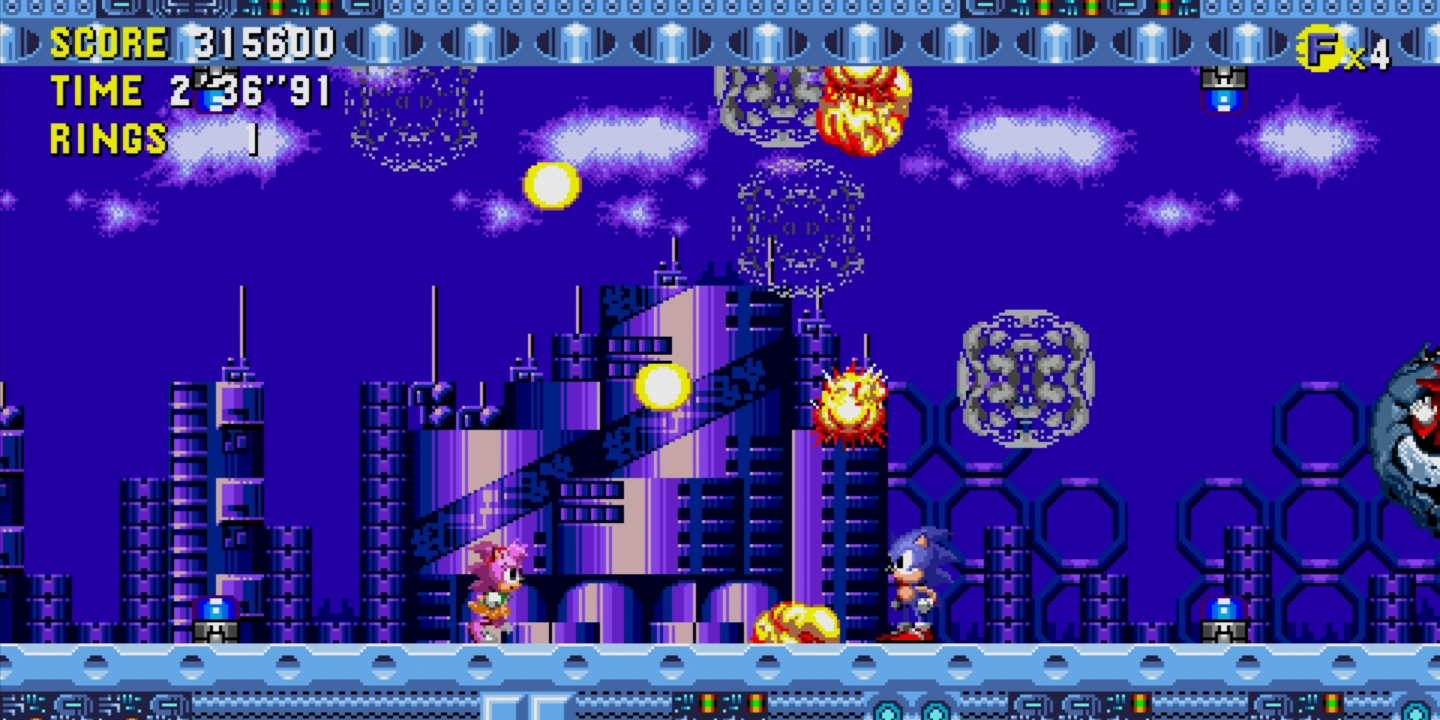Select the SCORE label in the HUD

(x=110, y=42)
